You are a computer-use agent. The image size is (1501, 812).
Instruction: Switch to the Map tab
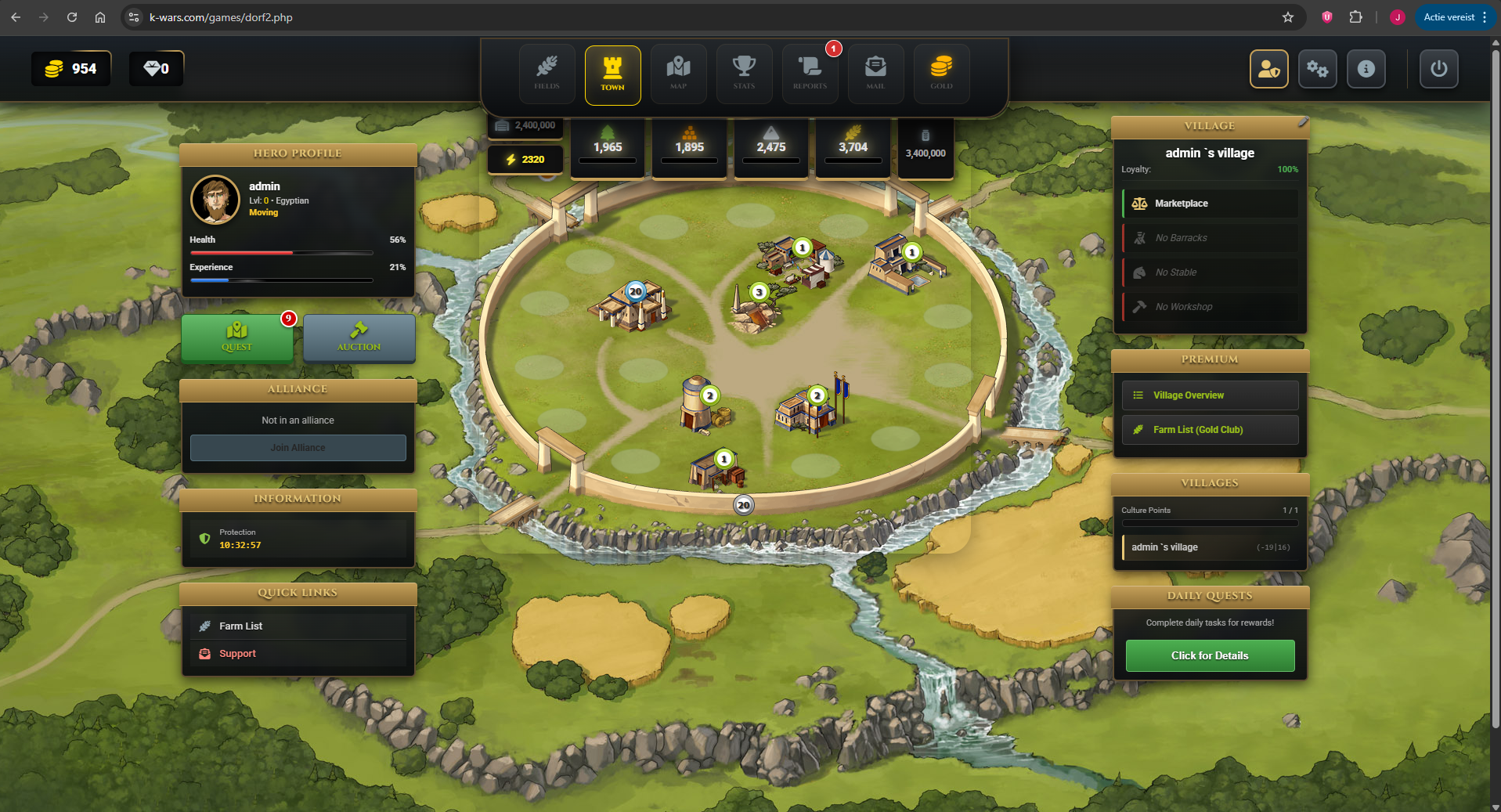click(678, 74)
